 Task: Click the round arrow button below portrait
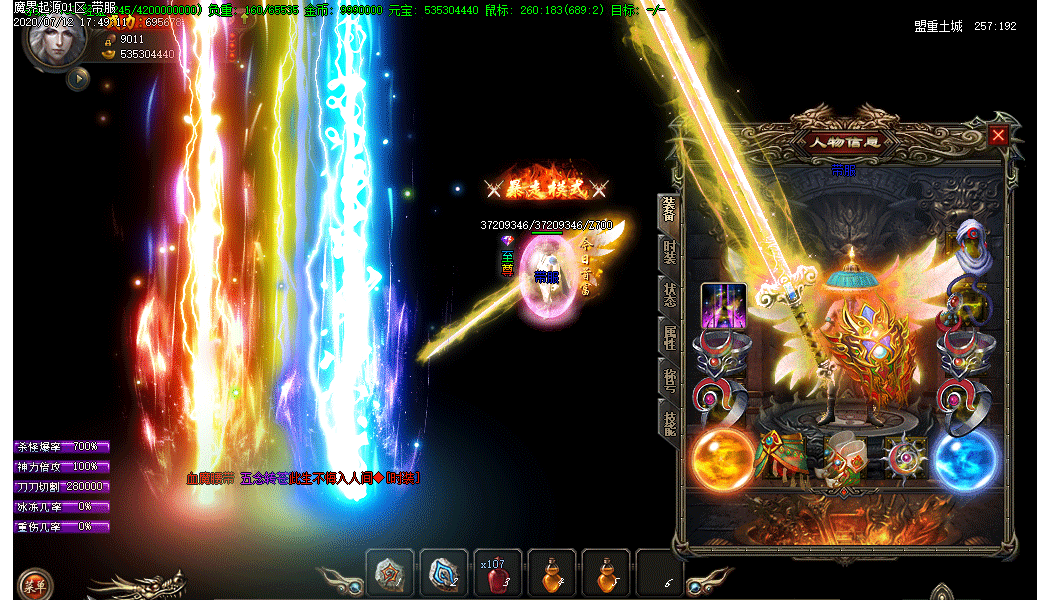(x=78, y=78)
